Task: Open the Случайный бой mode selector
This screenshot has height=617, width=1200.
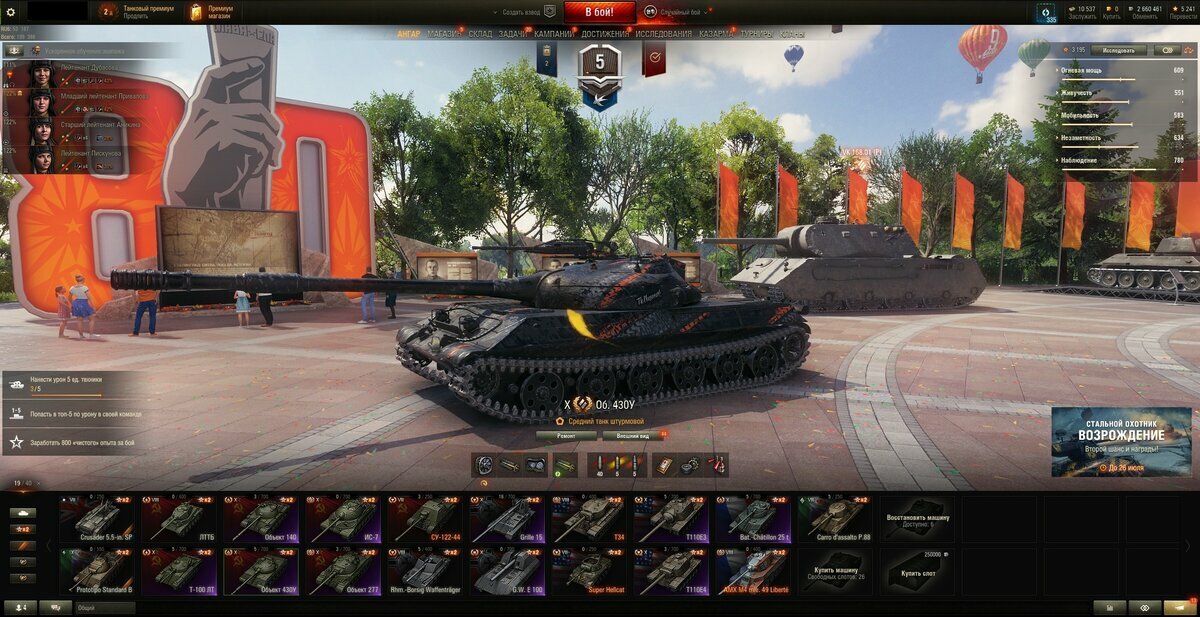Action: click(680, 12)
